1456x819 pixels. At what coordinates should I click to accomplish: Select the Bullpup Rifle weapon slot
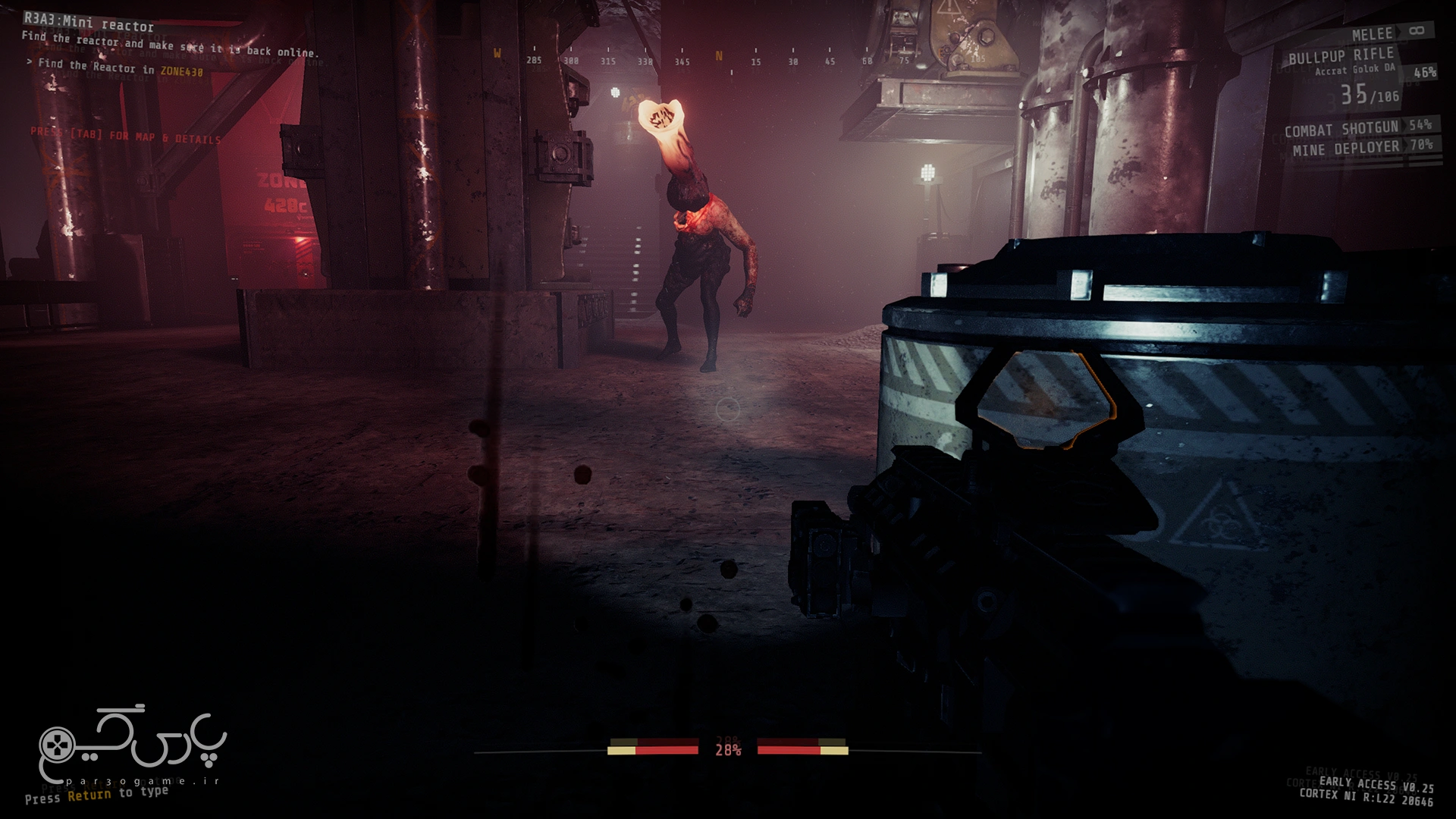pos(1341,56)
